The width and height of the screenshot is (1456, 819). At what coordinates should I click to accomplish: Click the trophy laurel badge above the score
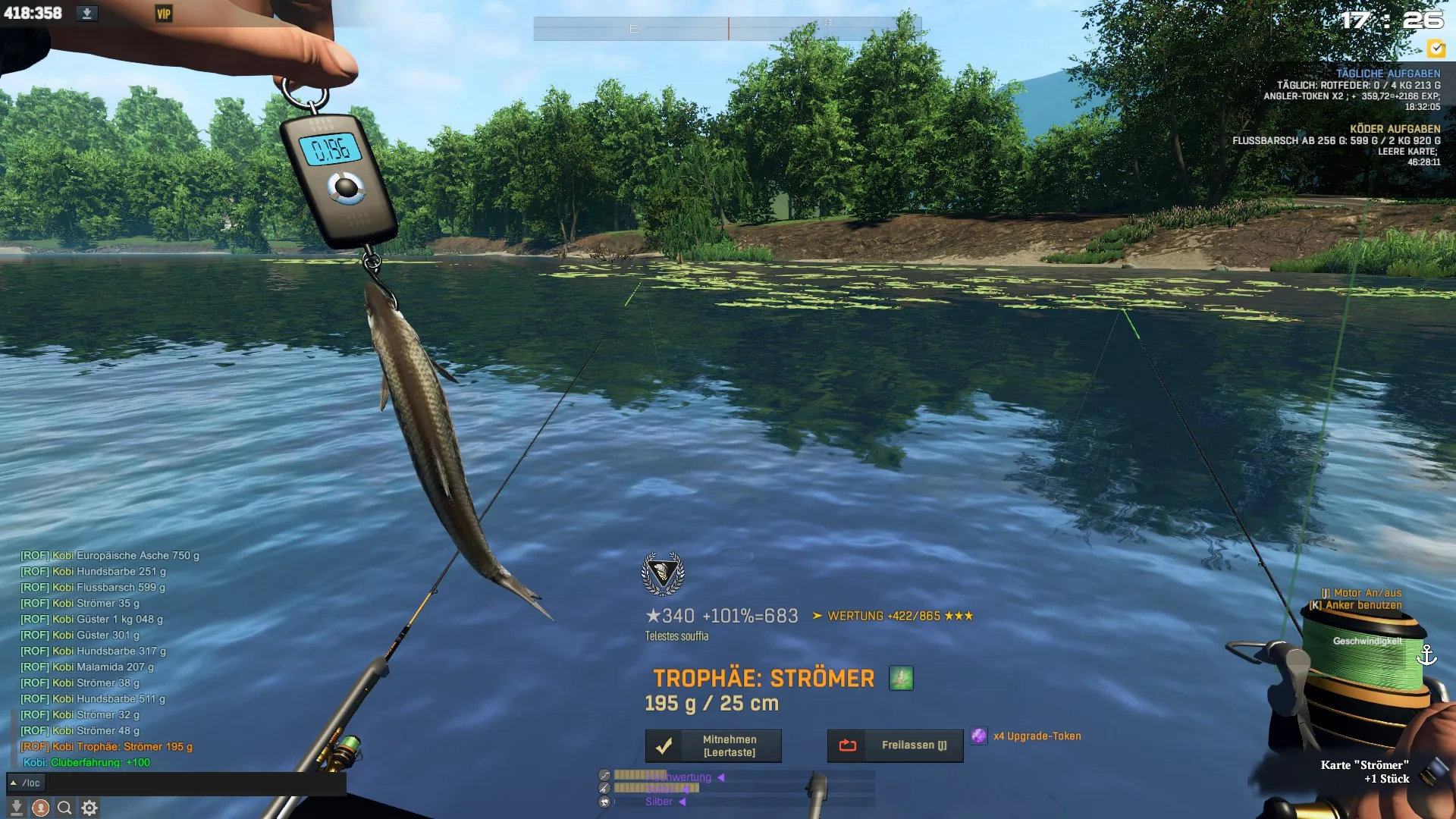click(x=663, y=573)
